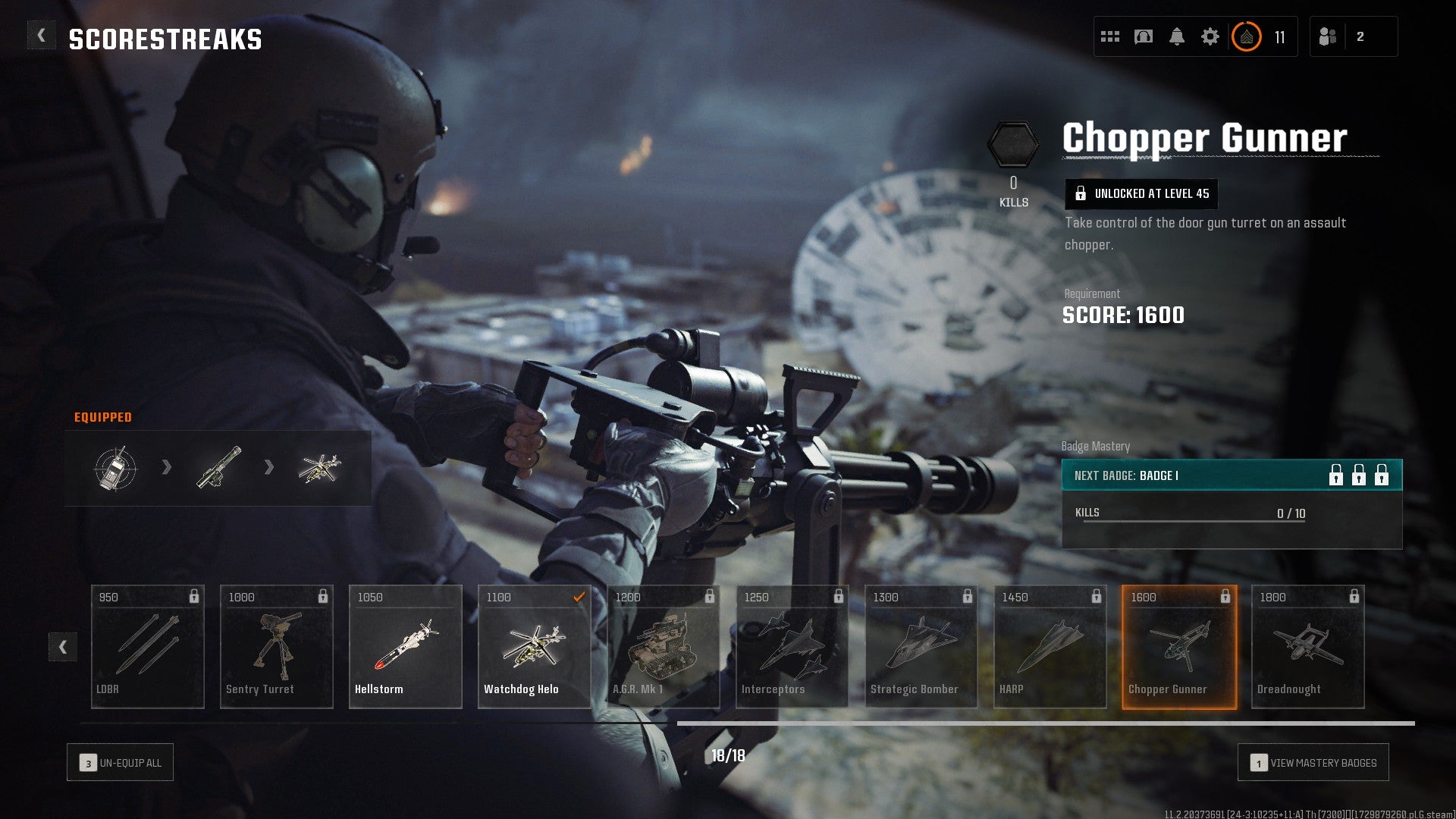Image resolution: width=1456 pixels, height=819 pixels.
Task: Click the Chopper Gunner lock icon
Action: pyautogui.click(x=1226, y=598)
